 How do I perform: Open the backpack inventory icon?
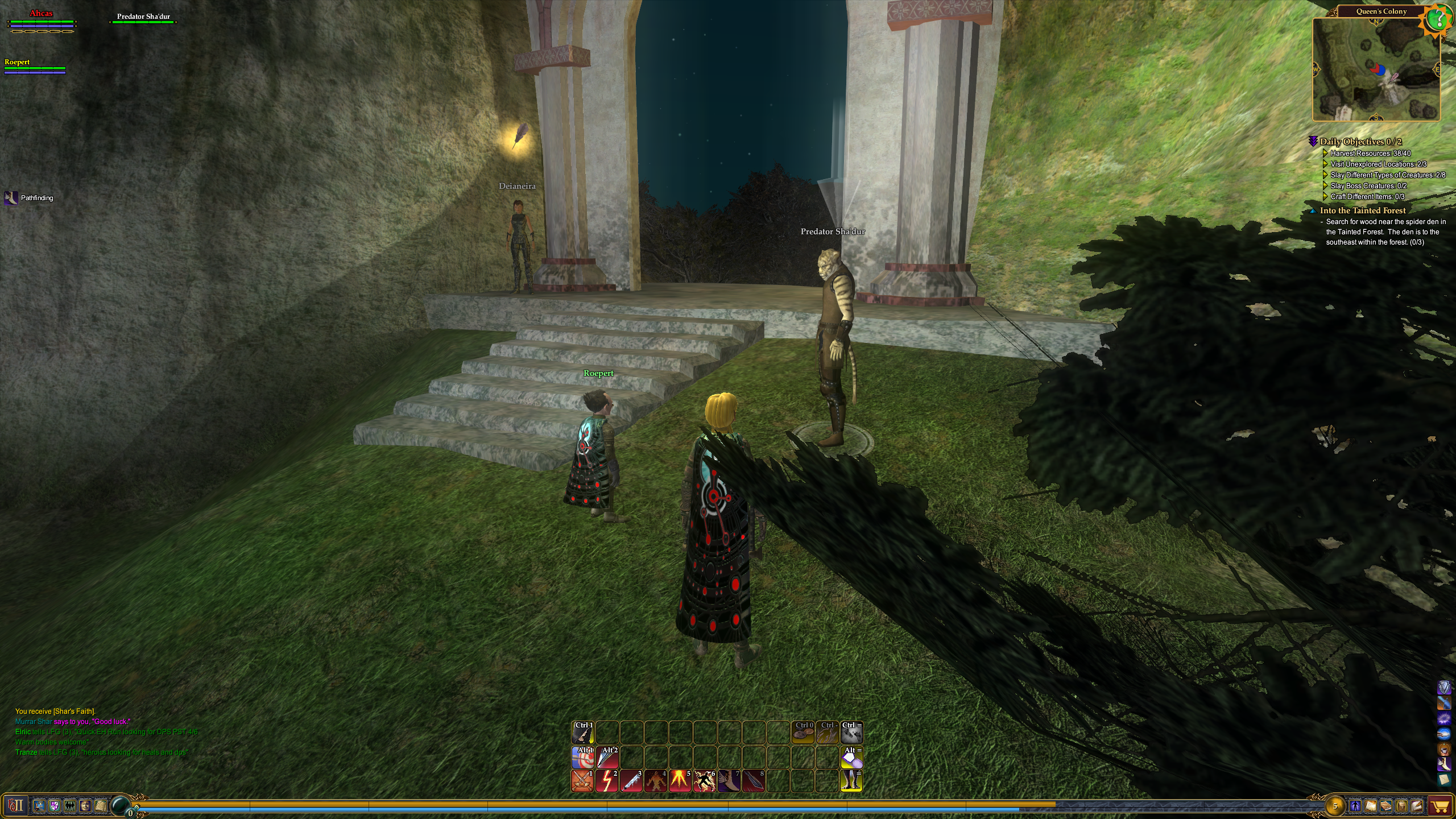point(1401,806)
